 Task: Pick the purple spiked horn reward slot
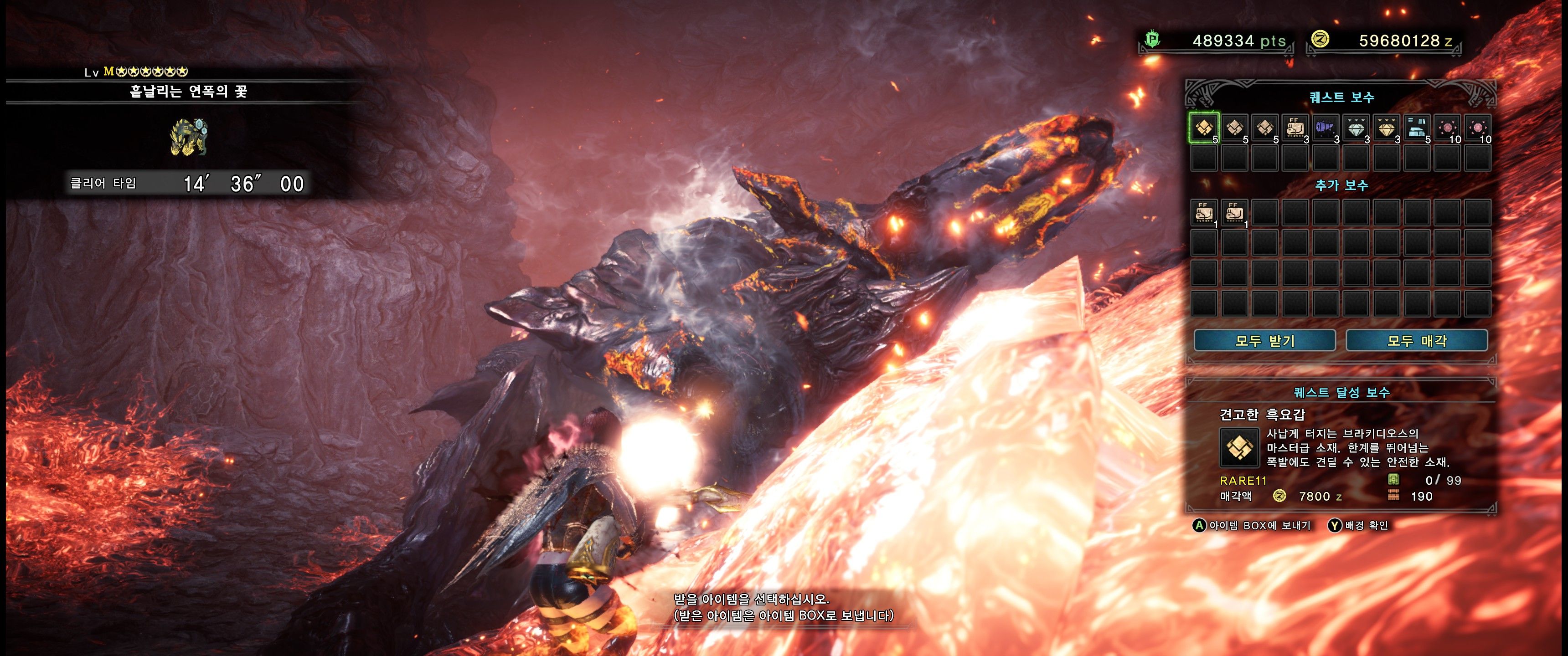1325,128
